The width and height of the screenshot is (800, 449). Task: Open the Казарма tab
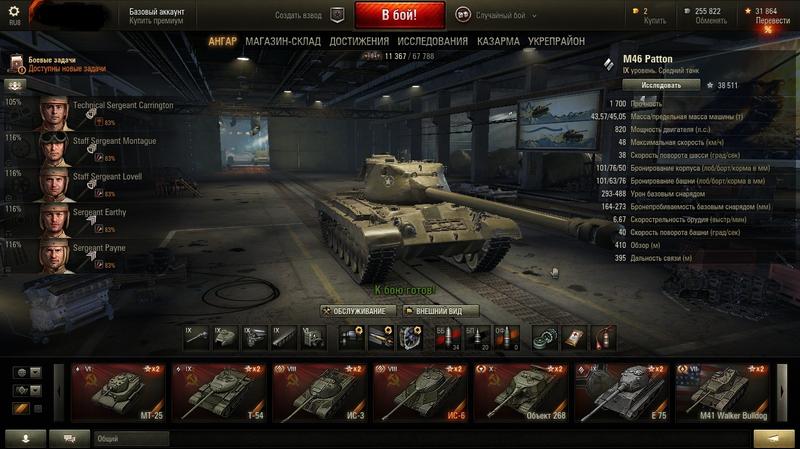[x=498, y=42]
